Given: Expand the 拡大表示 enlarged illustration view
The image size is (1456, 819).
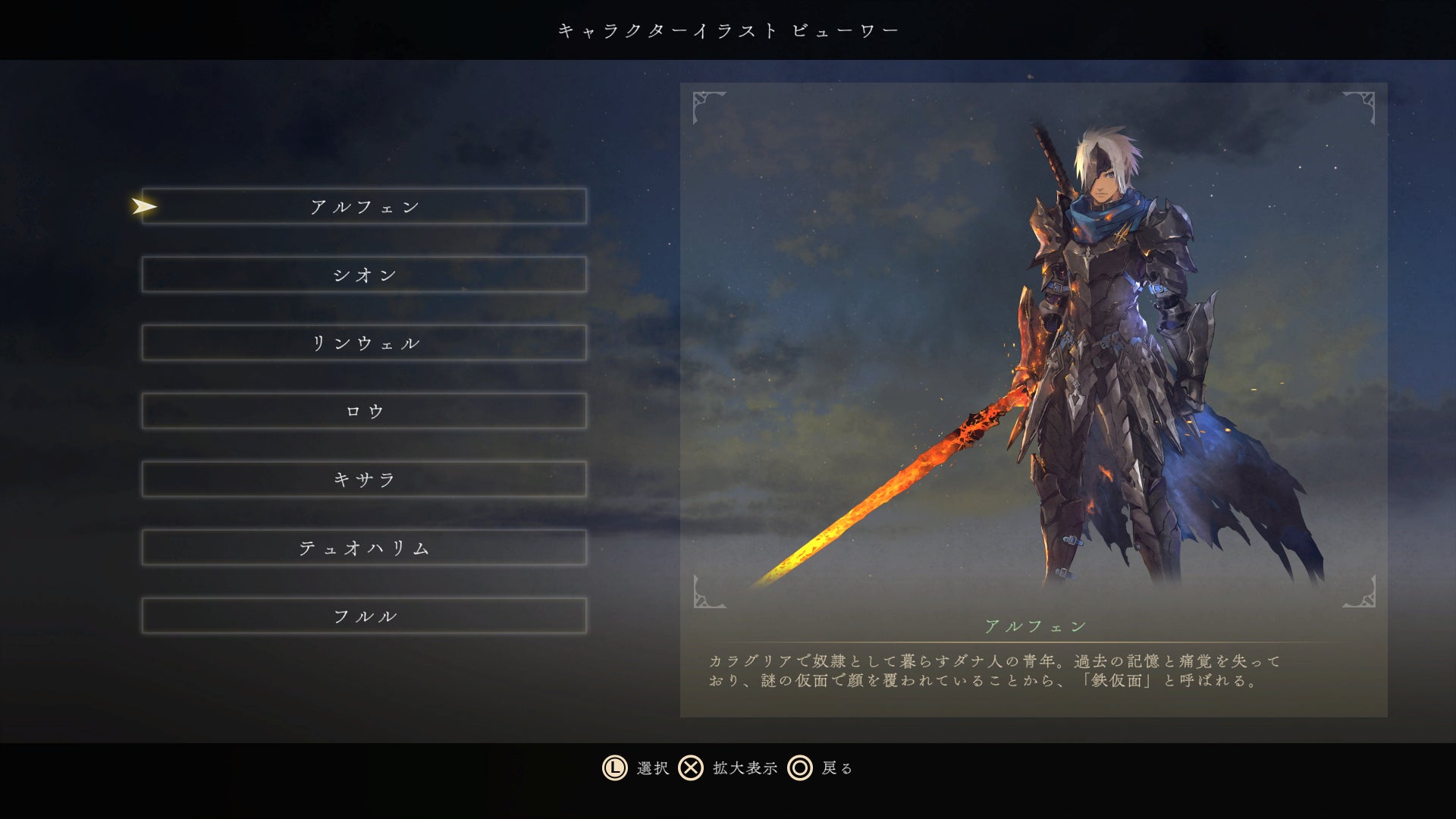Looking at the screenshot, I should pos(745,768).
